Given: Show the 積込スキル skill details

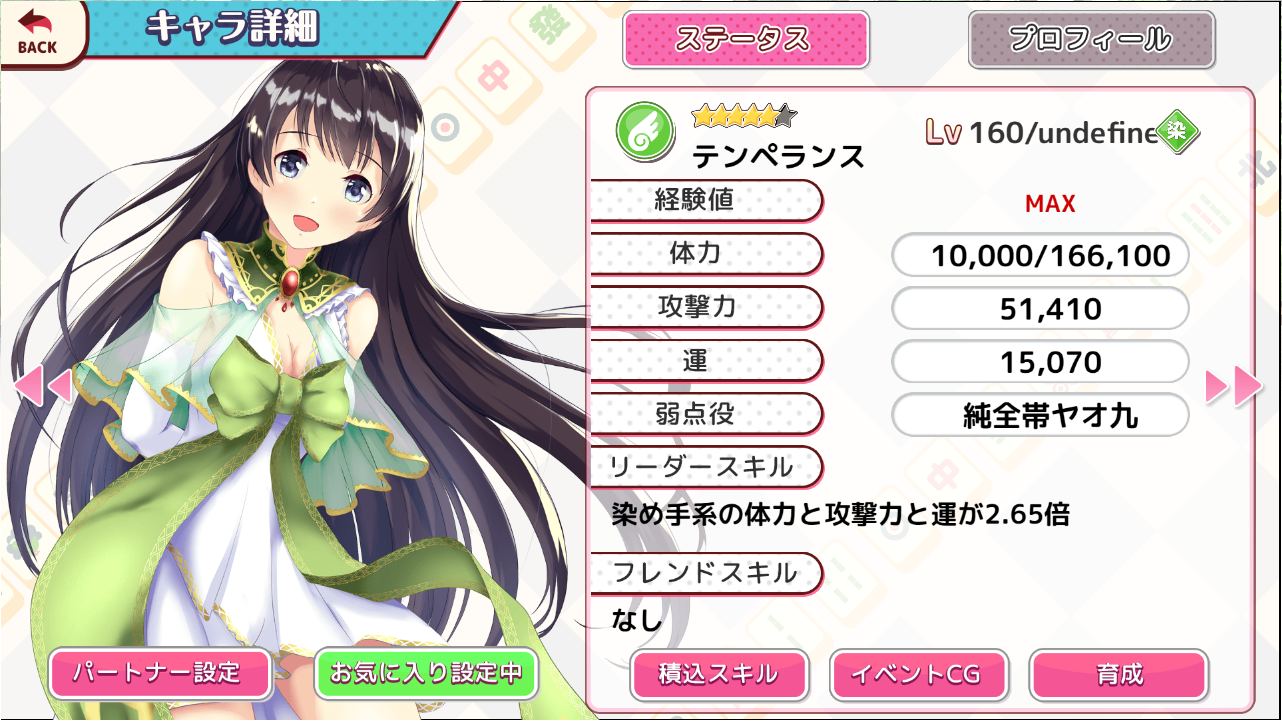Looking at the screenshot, I should (719, 675).
